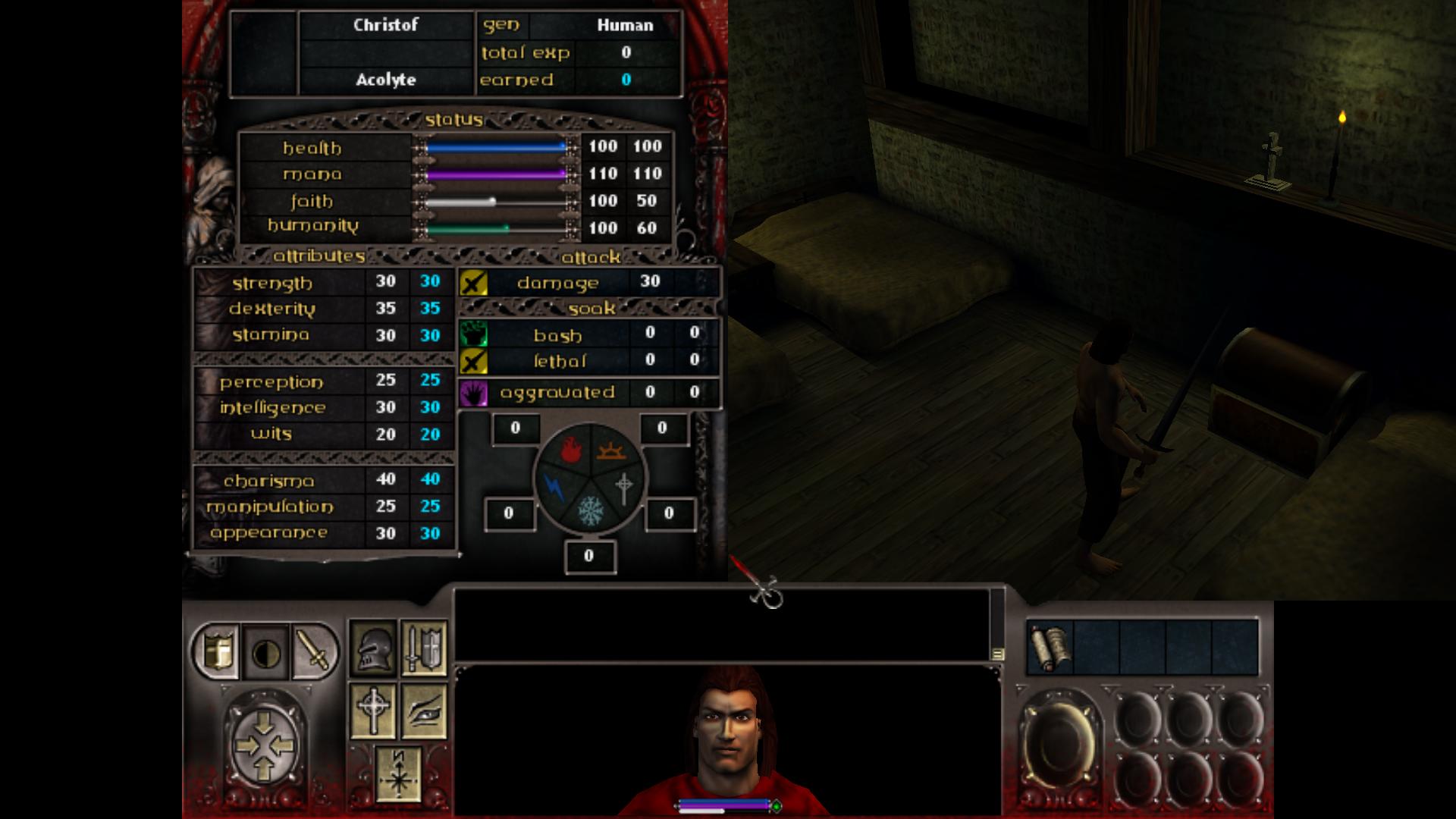Click the snowflake cold resistance icon
The image size is (1456, 819).
coord(589,511)
